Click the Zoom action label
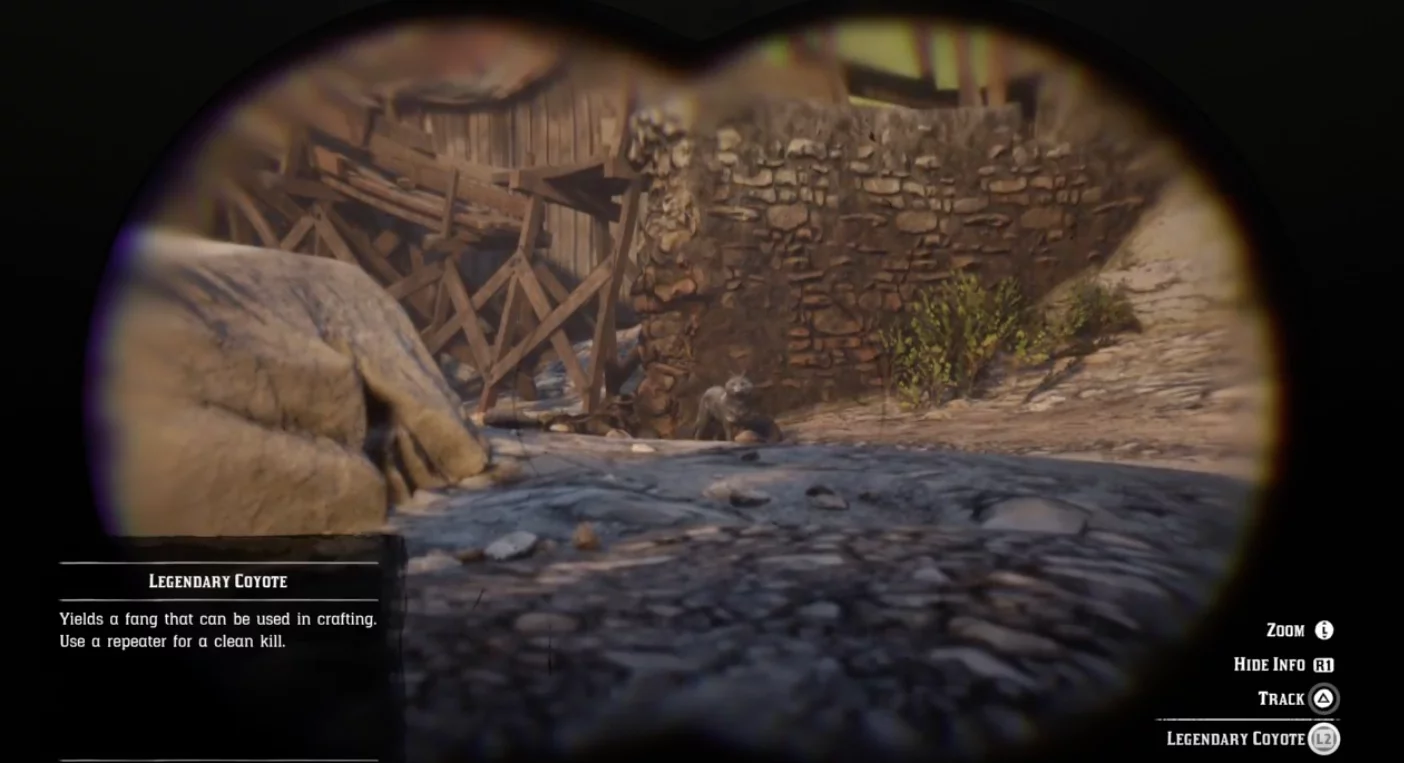This screenshot has height=763, width=1404. pyautogui.click(x=1287, y=630)
